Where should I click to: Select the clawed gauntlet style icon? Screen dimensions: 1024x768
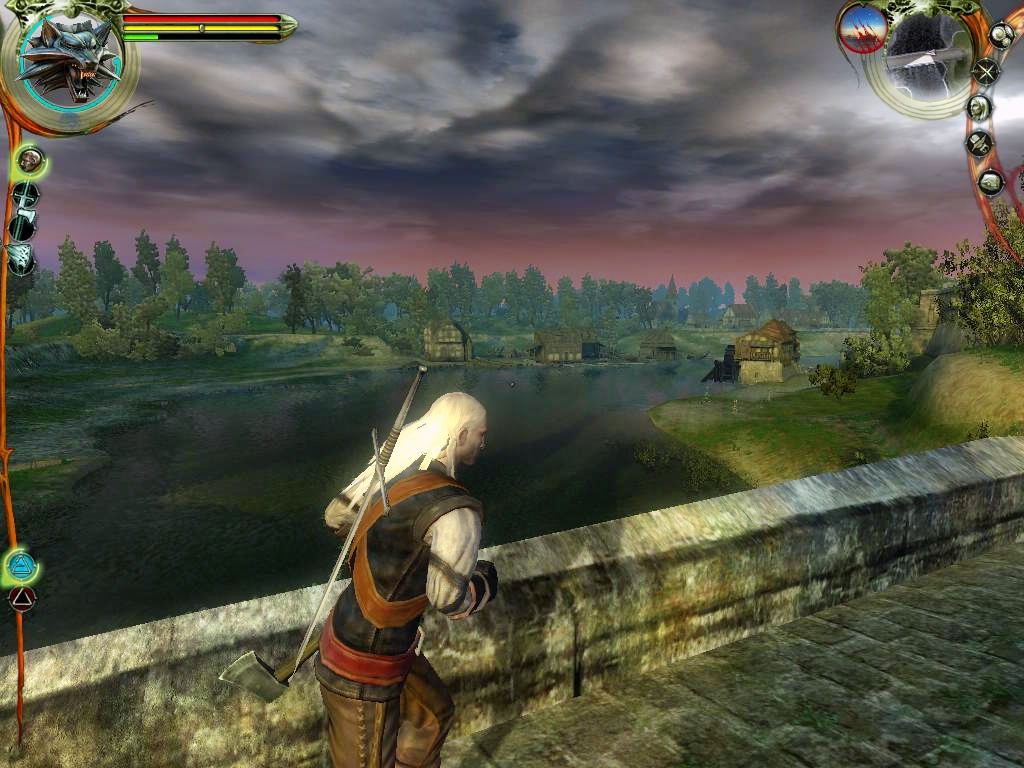pyautogui.click(x=22, y=258)
